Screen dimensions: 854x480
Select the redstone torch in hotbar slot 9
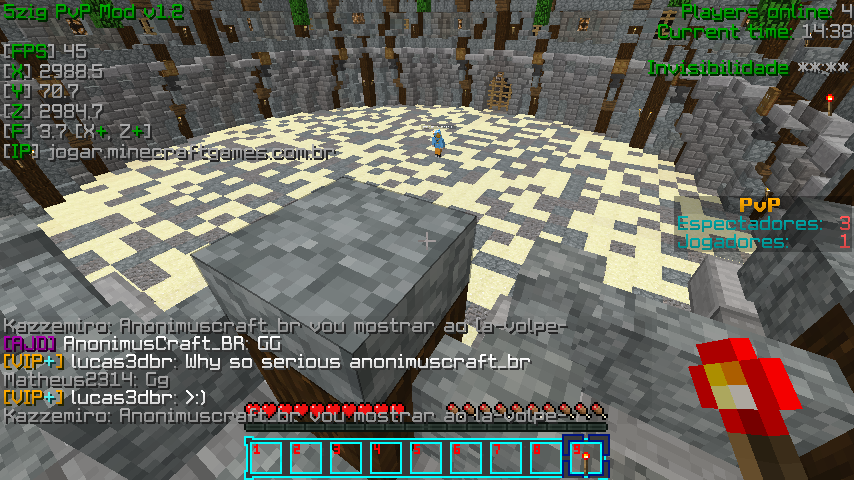click(585, 457)
